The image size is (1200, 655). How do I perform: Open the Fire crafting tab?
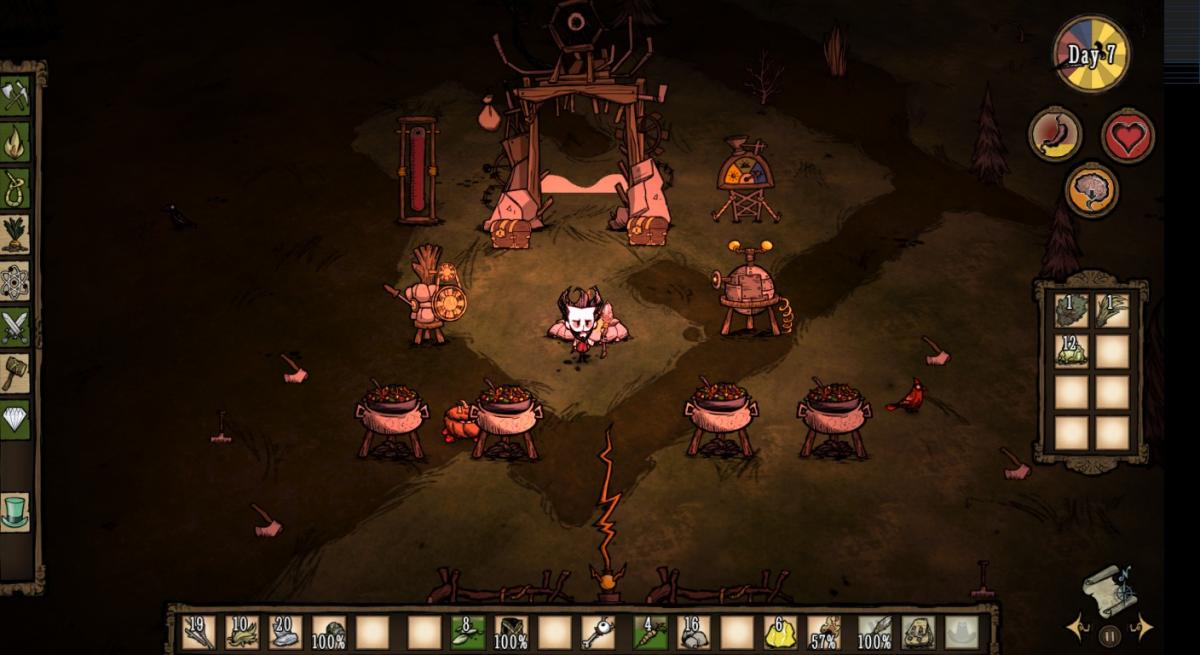click(15, 142)
